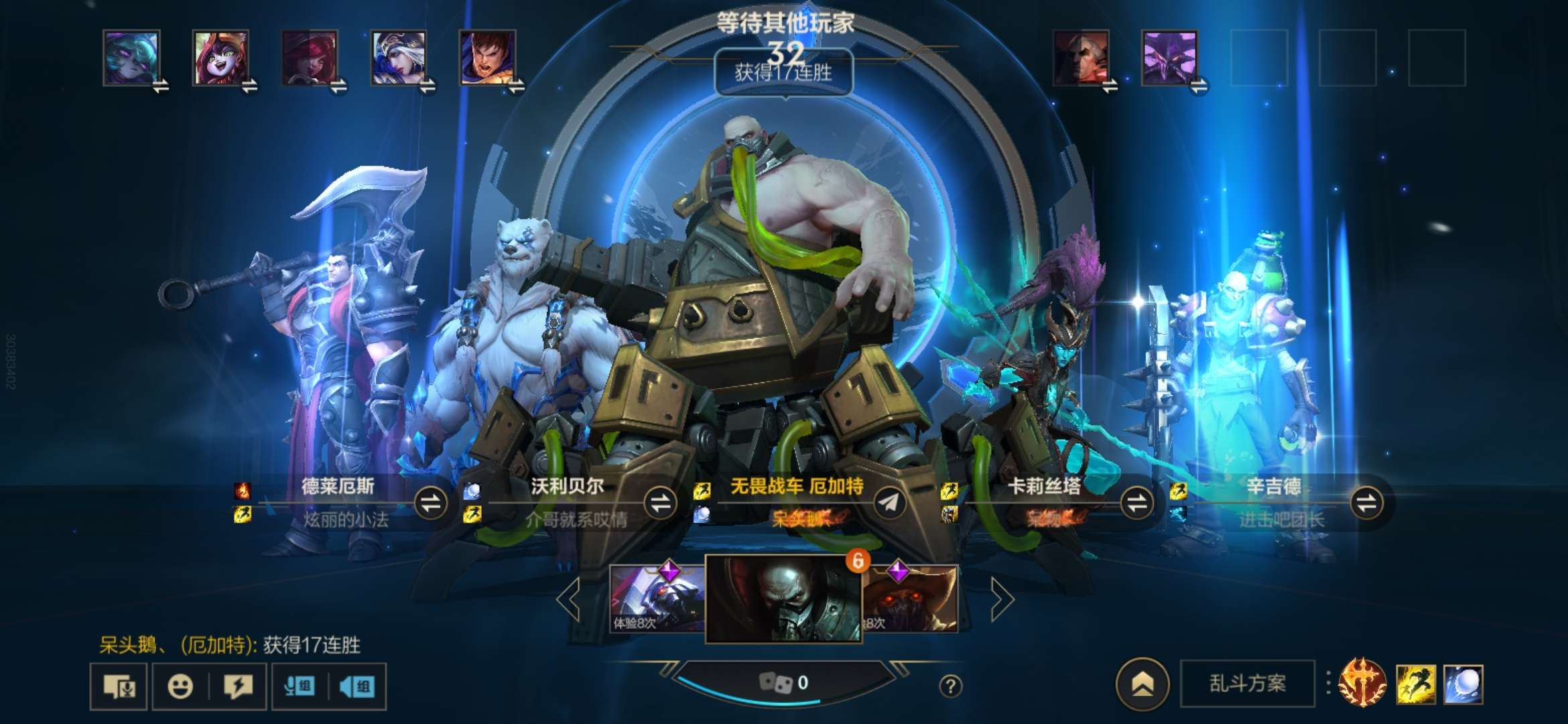1568x724 pixels.
Task: Select the Flash summoner spell icon
Action: tap(1415, 684)
